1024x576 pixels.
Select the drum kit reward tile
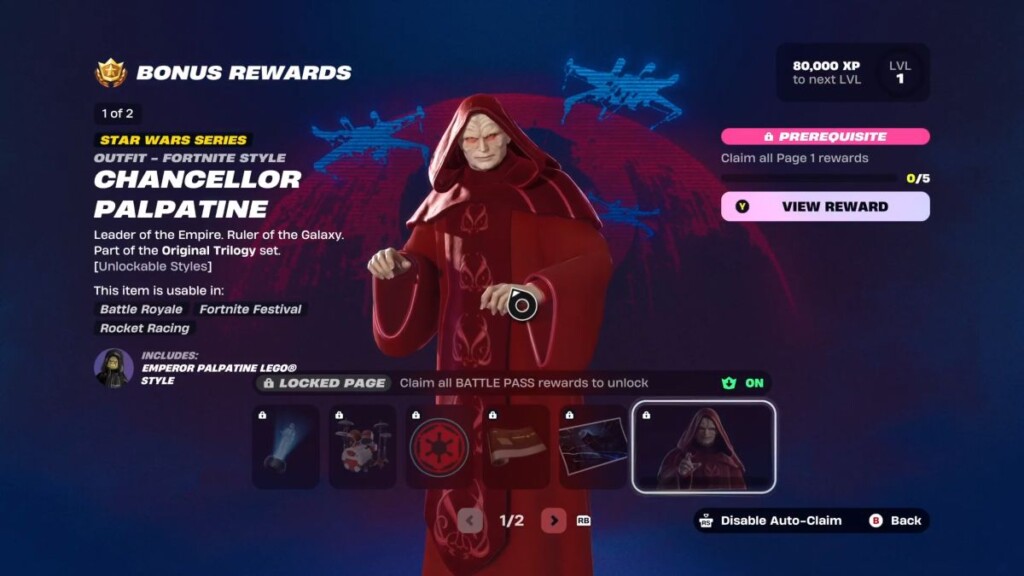pos(362,447)
